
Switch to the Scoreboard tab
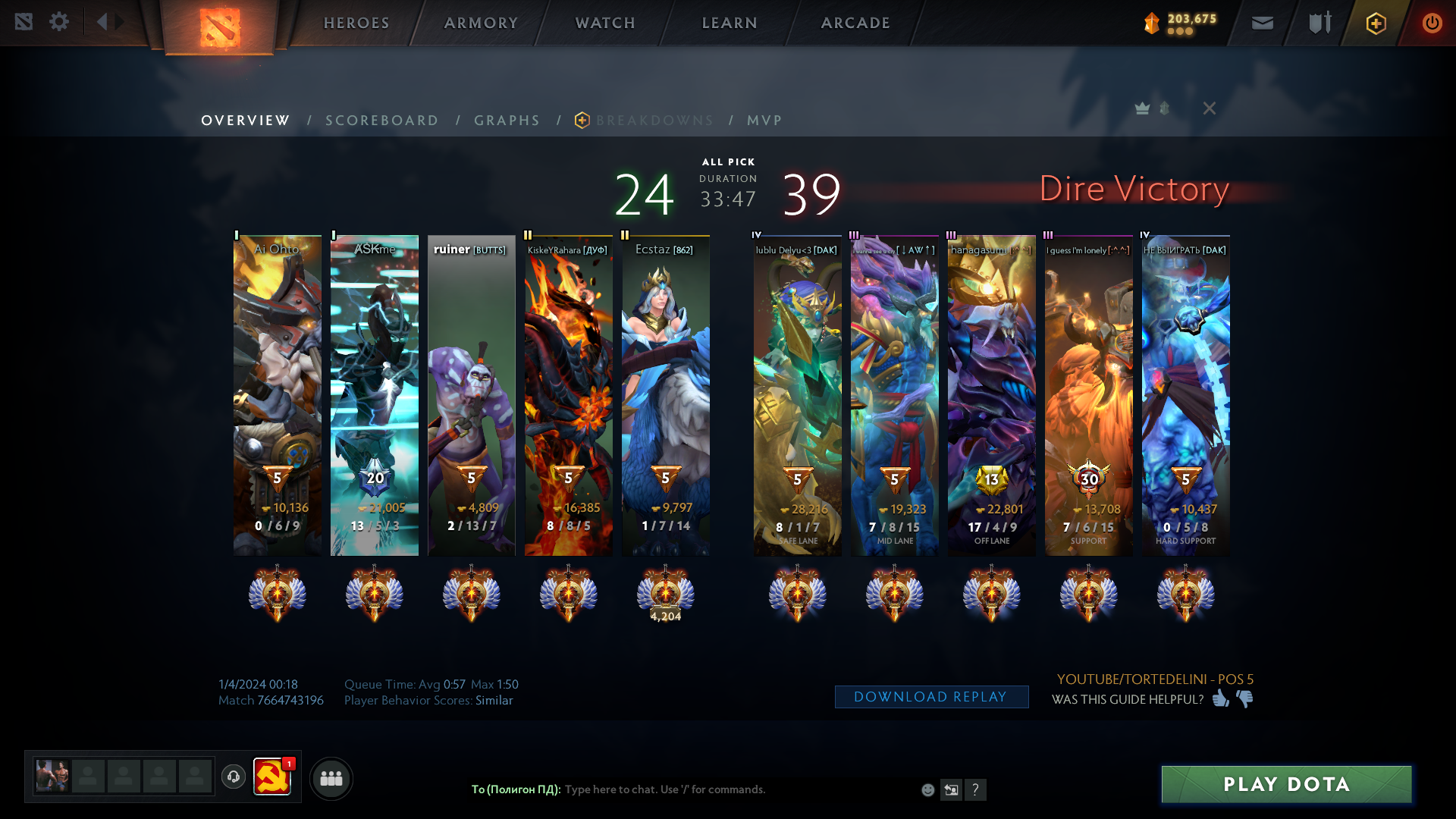(382, 121)
